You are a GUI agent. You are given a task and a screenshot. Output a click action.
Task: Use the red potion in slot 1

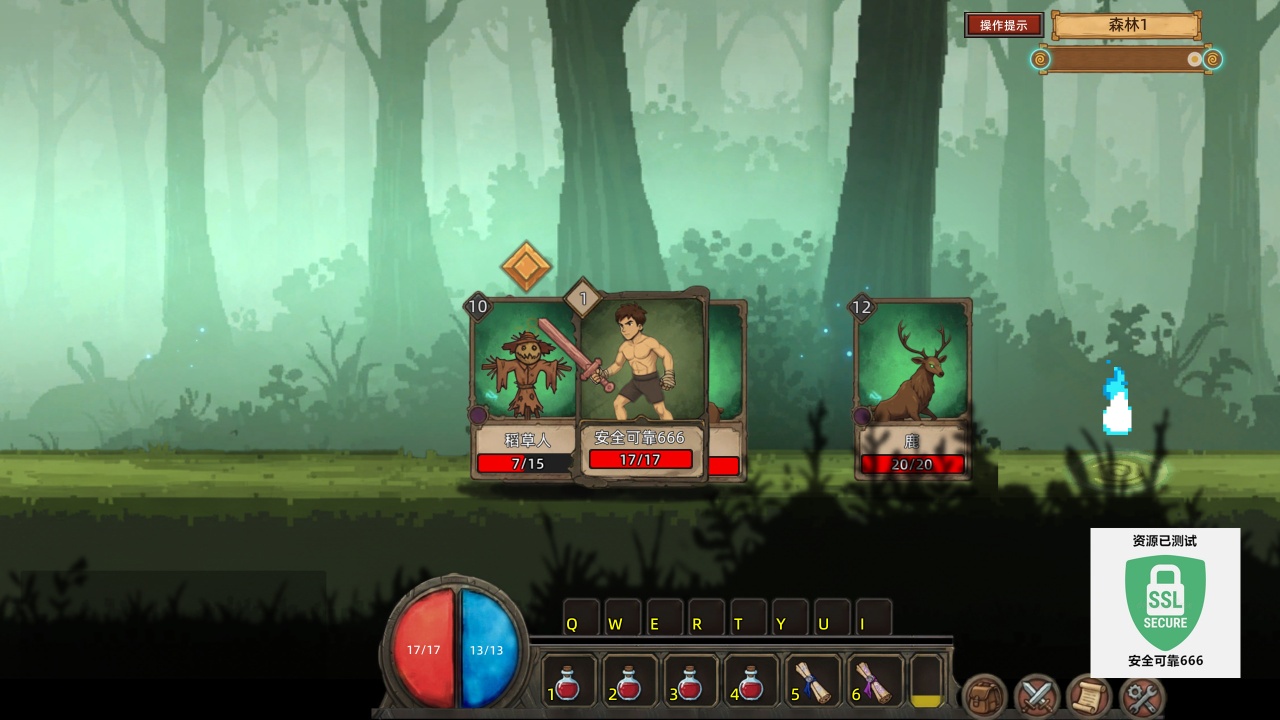pyautogui.click(x=568, y=682)
